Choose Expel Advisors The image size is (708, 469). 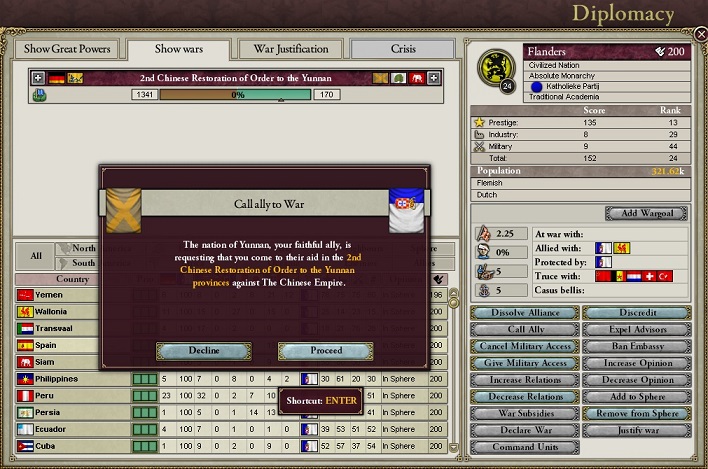[637, 329]
